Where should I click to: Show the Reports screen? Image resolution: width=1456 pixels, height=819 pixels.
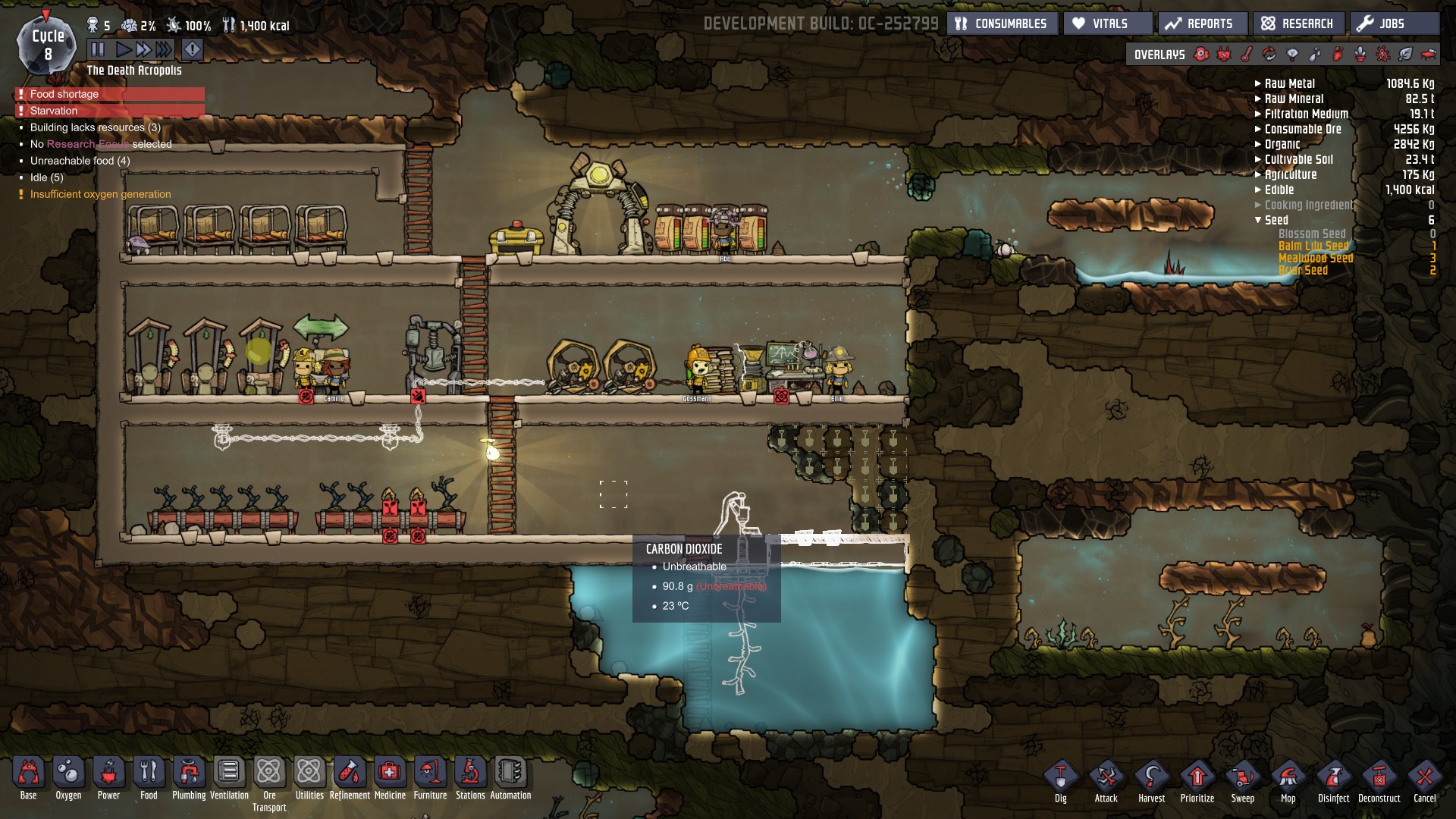tap(1202, 24)
